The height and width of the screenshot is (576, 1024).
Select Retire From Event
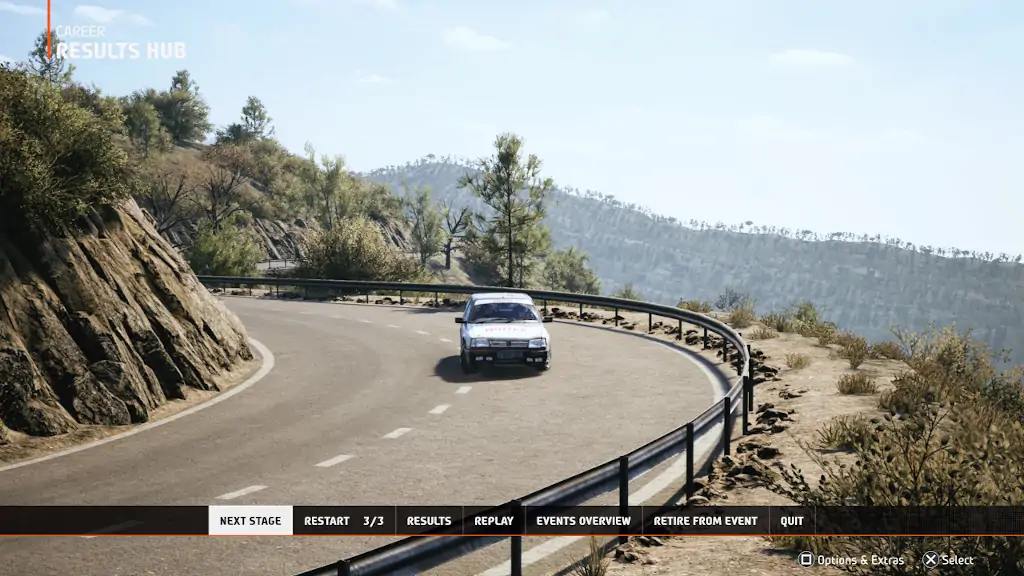(705, 521)
